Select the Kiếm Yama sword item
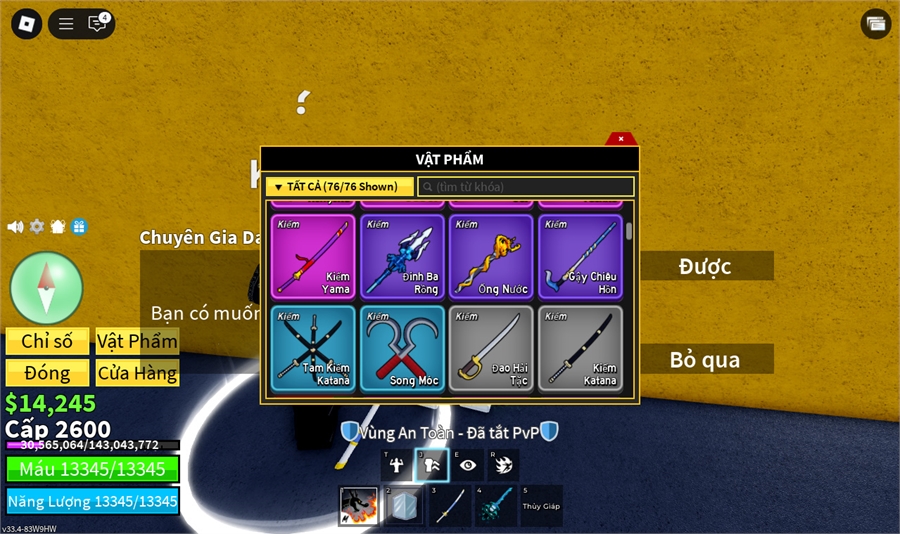The height and width of the screenshot is (534, 900). point(312,257)
